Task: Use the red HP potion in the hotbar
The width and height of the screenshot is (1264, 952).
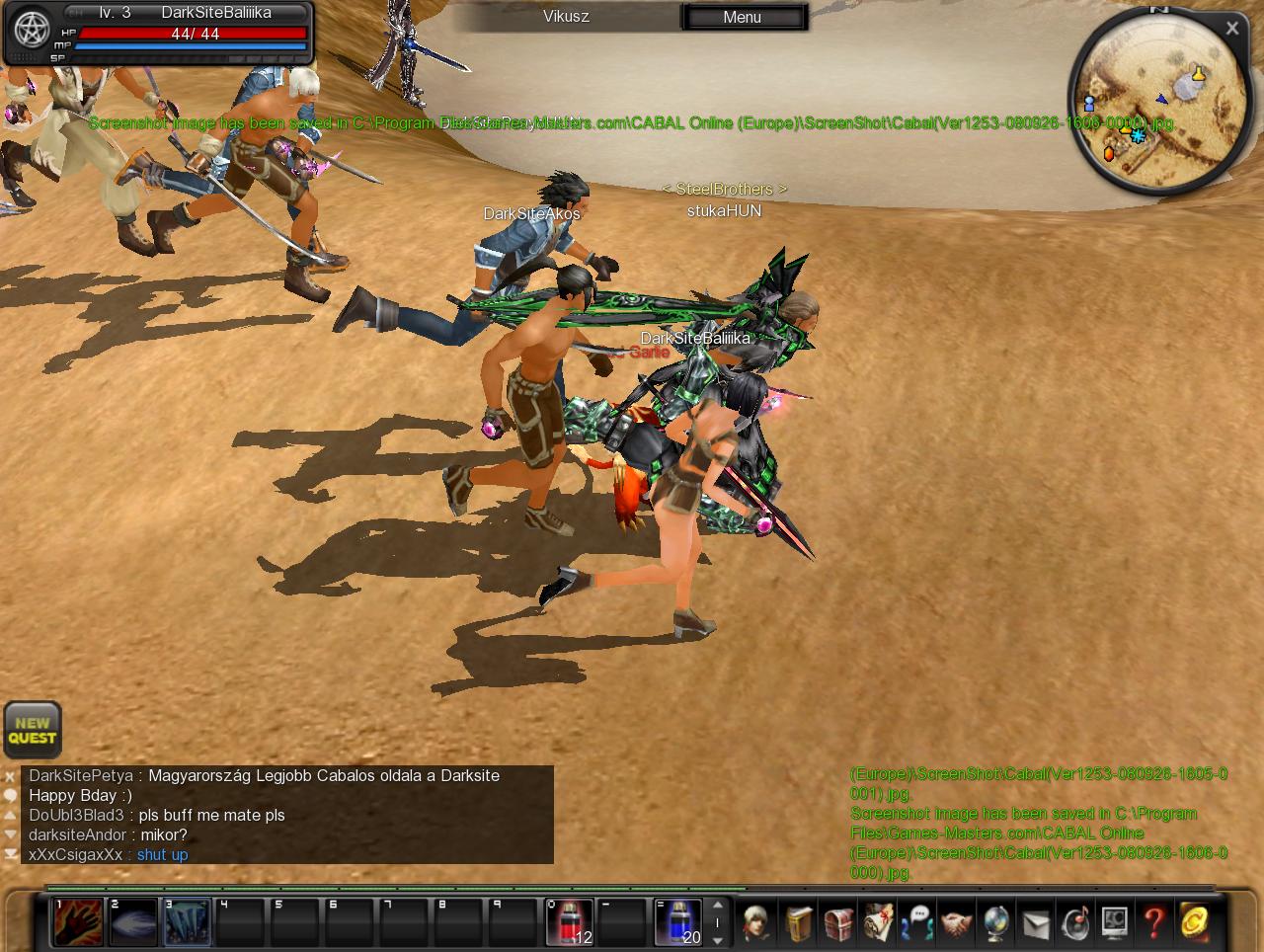Action: pos(569,922)
